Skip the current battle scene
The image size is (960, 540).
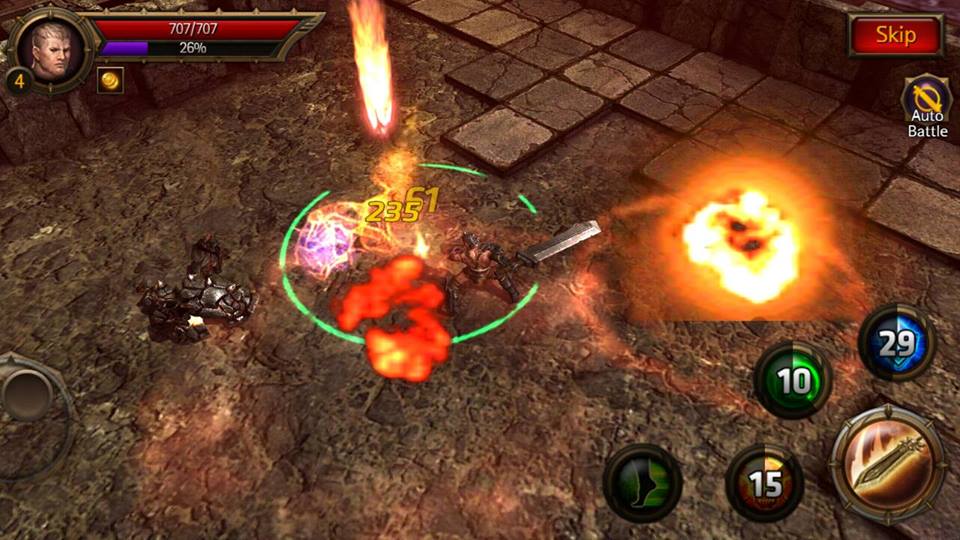point(895,36)
